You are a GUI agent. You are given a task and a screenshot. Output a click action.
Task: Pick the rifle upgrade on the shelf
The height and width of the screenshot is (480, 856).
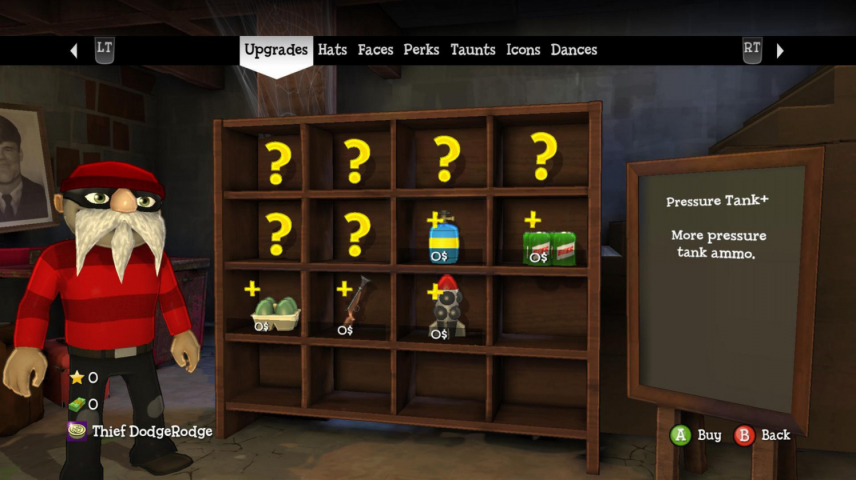tap(357, 303)
